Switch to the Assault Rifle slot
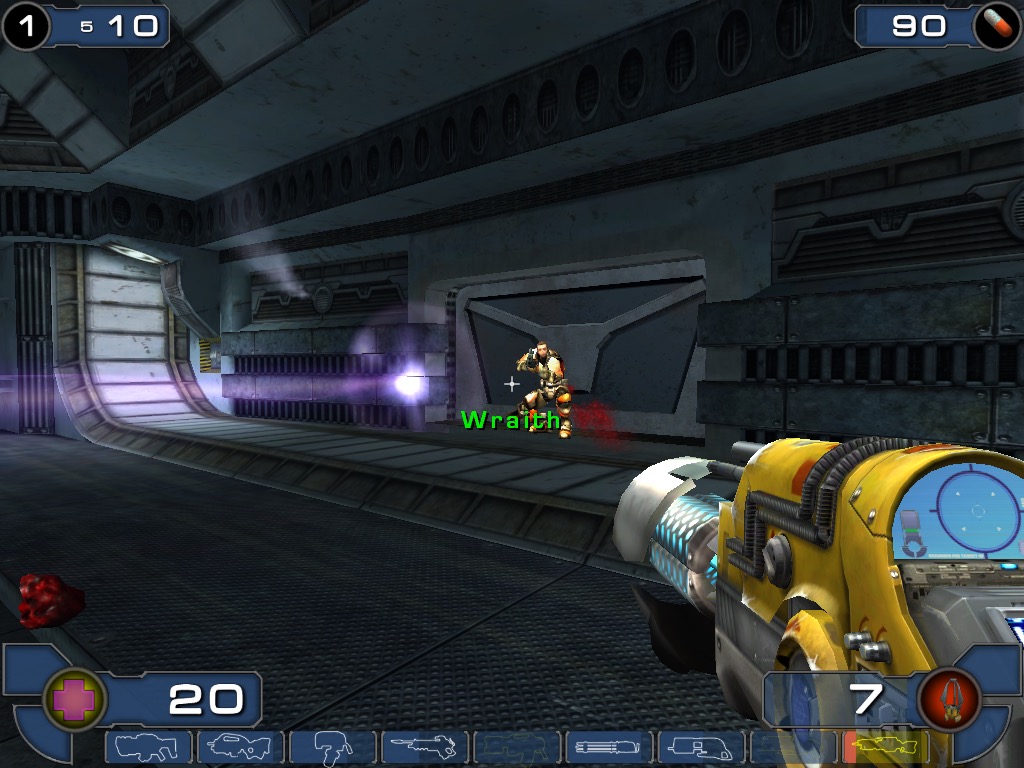Image resolution: width=1024 pixels, height=768 pixels. pyautogui.click(x=239, y=747)
